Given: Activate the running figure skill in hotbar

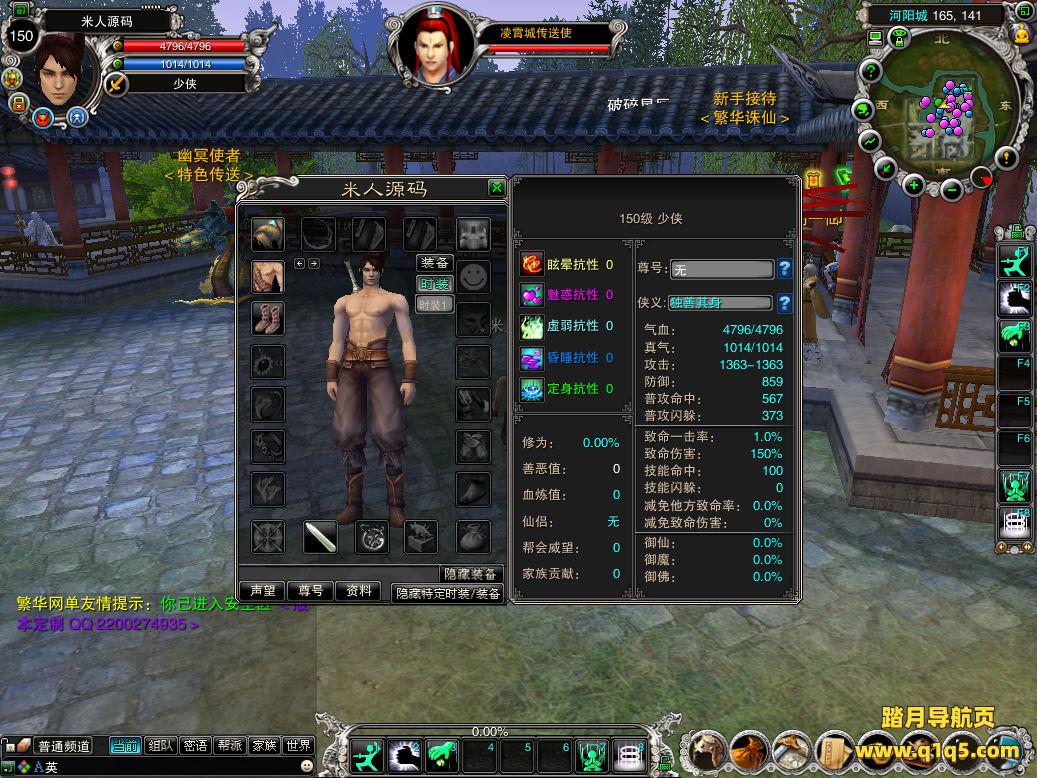Looking at the screenshot, I should [369, 754].
